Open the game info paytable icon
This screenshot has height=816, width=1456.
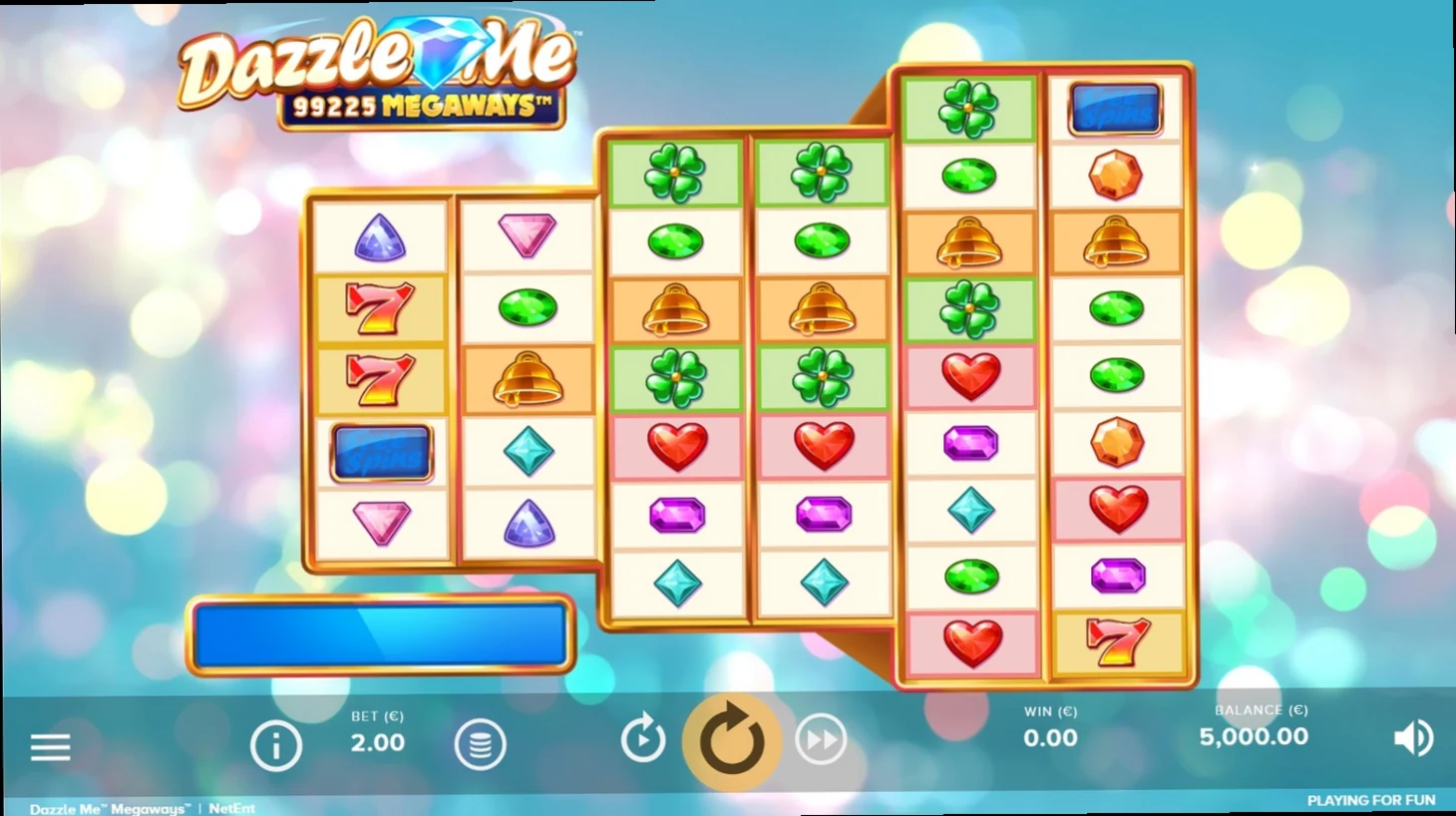click(277, 743)
